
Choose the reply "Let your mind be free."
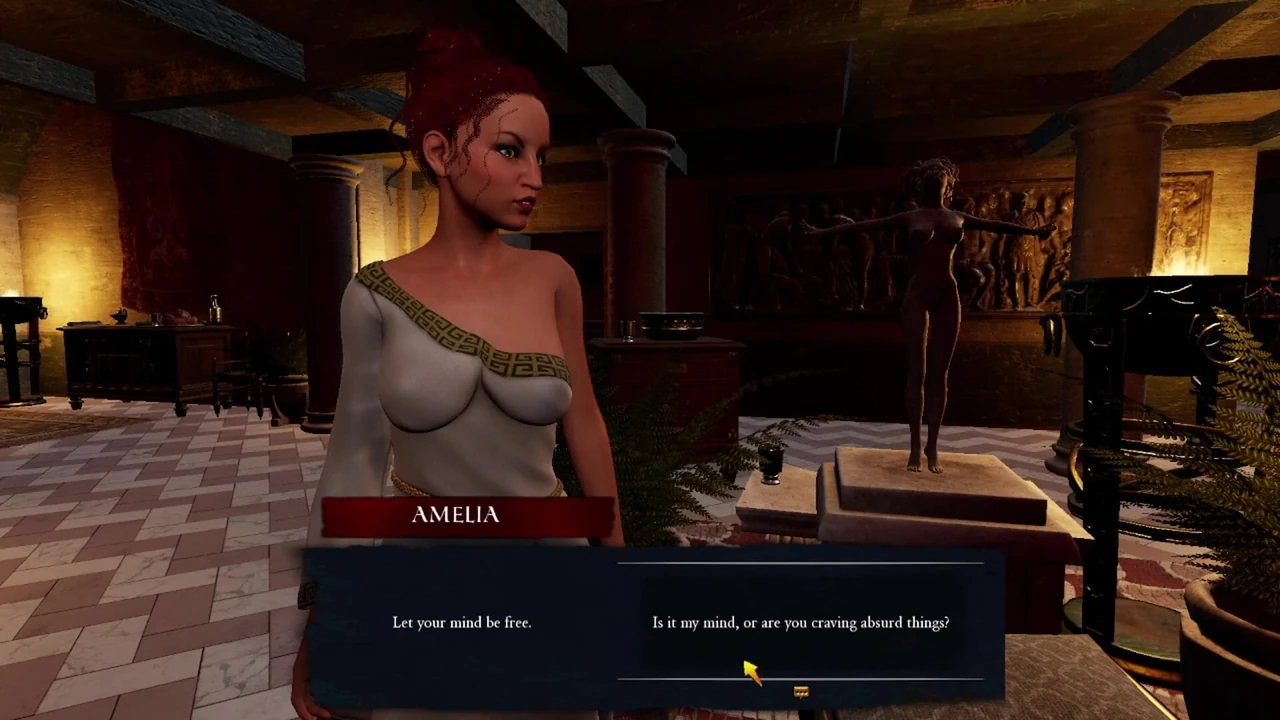[x=461, y=623]
